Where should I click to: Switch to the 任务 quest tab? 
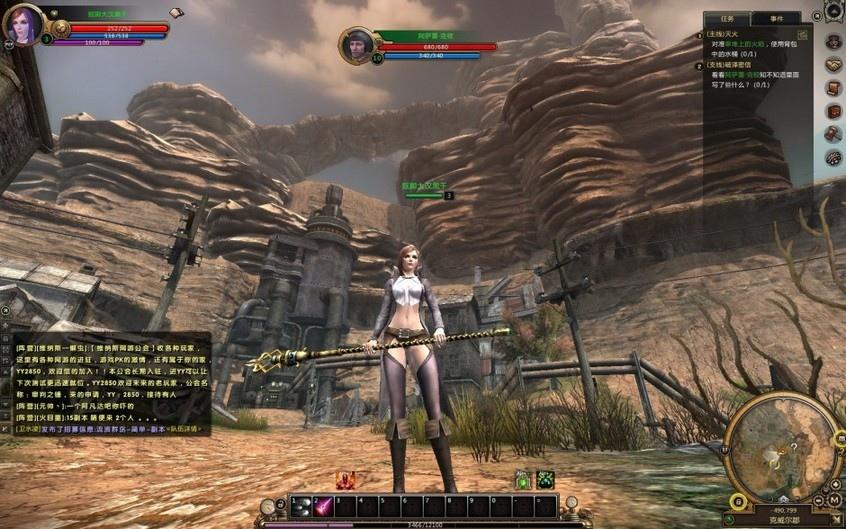click(x=727, y=18)
